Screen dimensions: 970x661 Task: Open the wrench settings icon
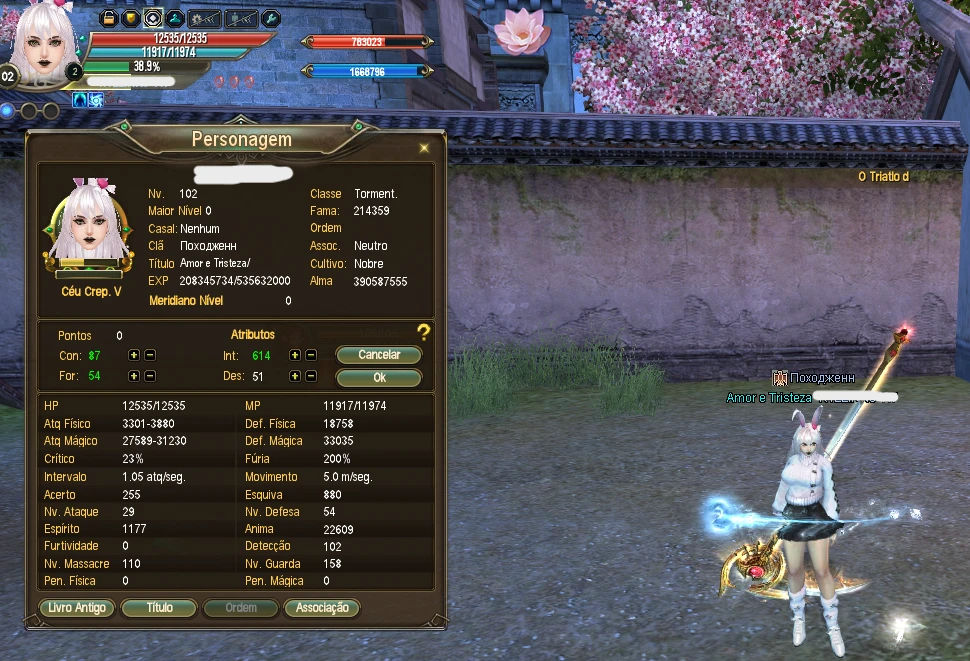(x=270, y=18)
